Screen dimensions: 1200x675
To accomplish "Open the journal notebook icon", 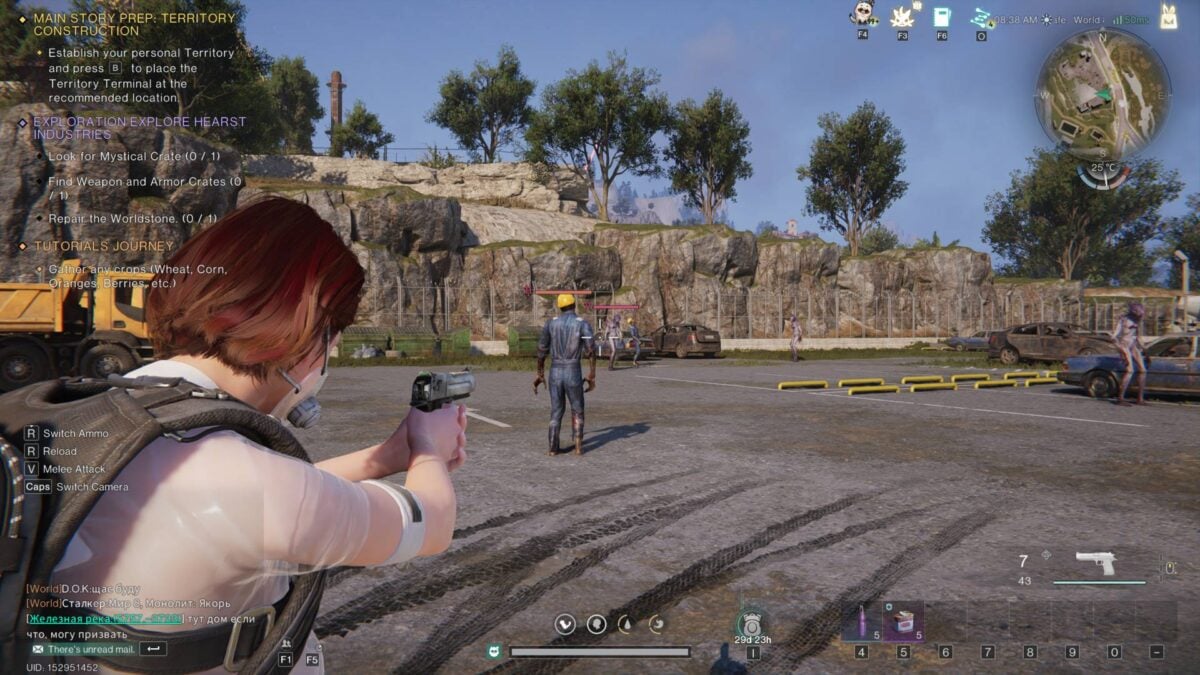I will pos(942,16).
